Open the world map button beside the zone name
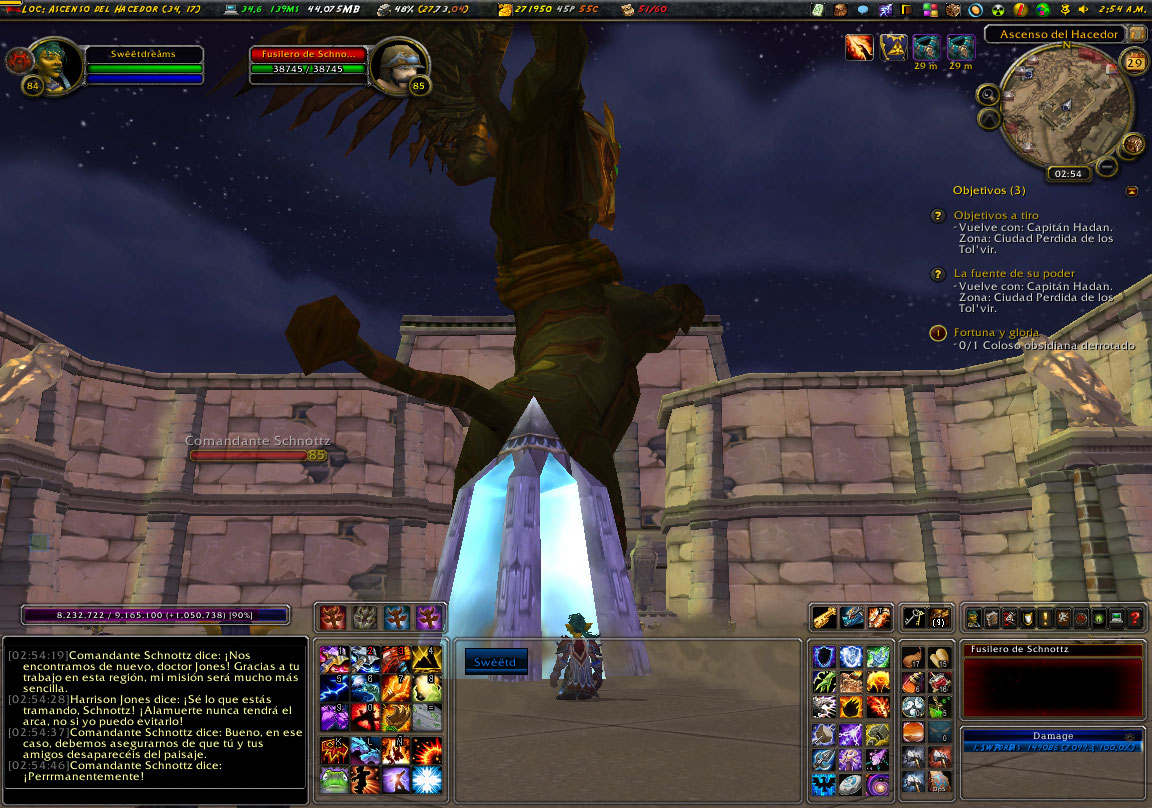The image size is (1152, 808). pyautogui.click(x=1136, y=33)
